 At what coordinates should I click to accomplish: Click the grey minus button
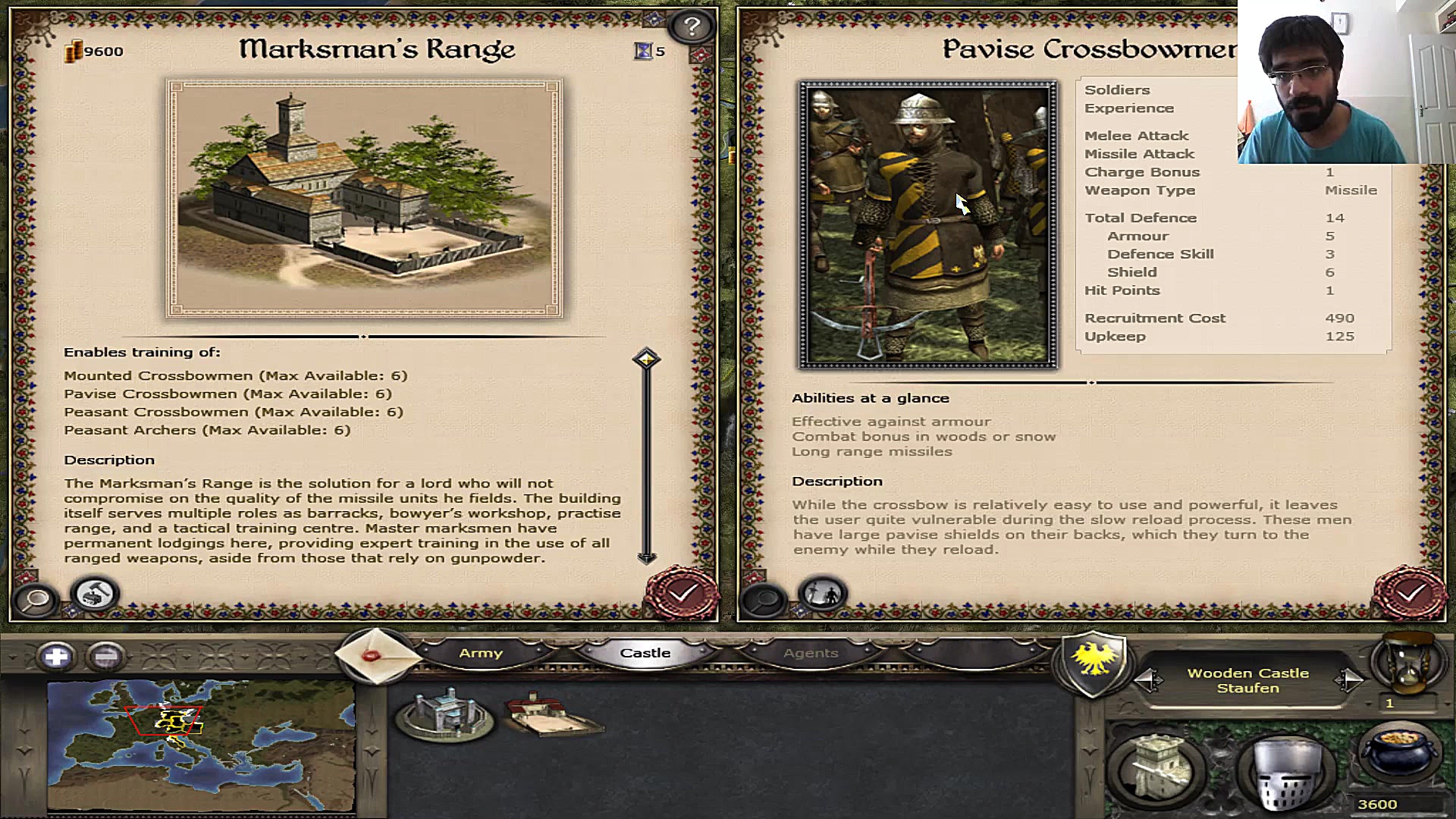click(x=106, y=656)
